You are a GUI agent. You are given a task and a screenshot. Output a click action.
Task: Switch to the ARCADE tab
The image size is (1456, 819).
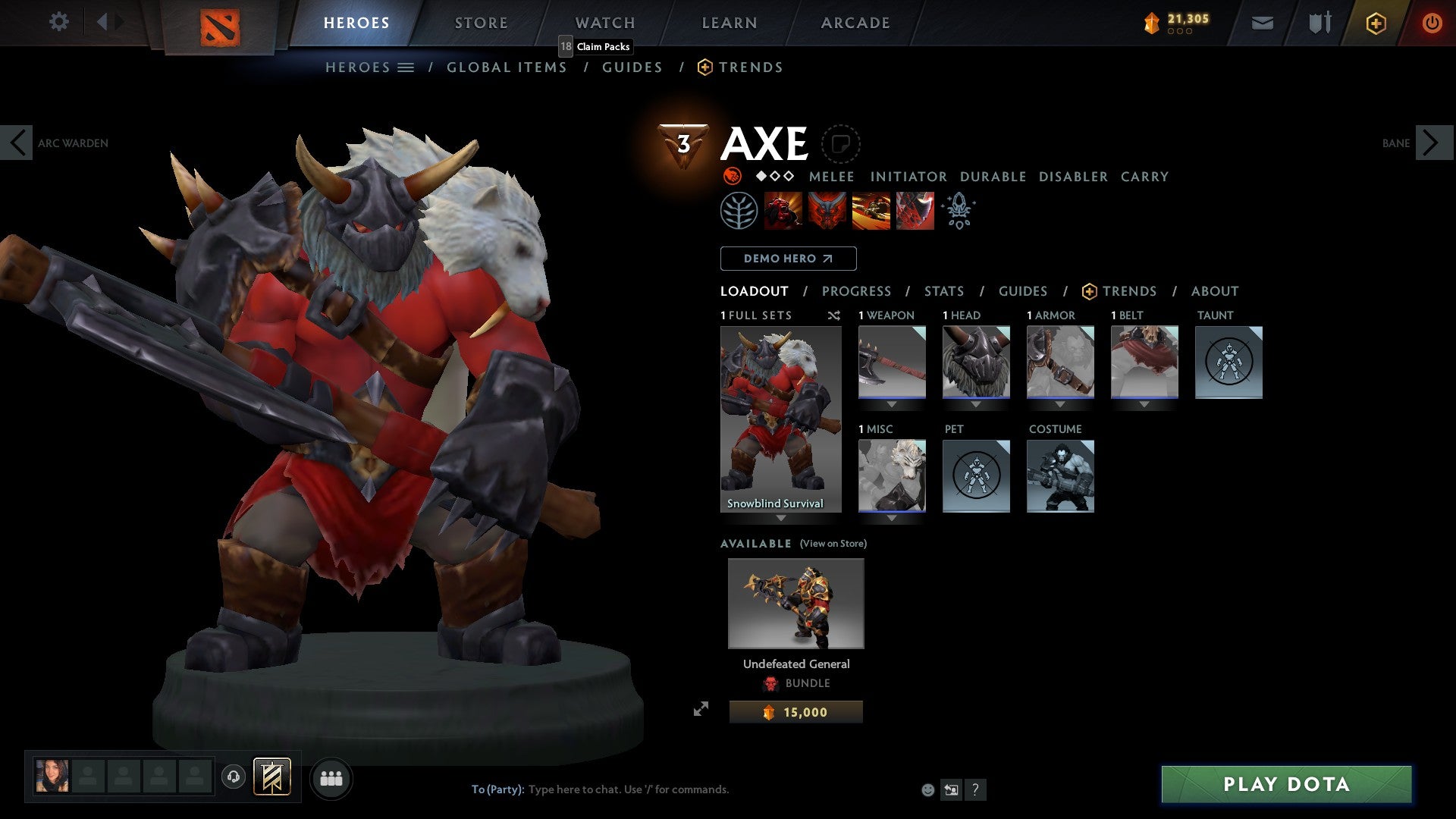point(855,23)
